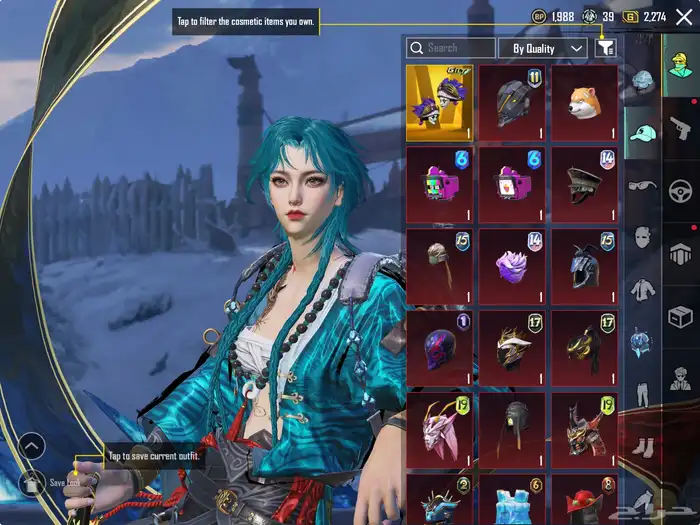Viewport: 700px width, 525px height.
Task: Open the glasses category
Action: pyautogui.click(x=642, y=186)
